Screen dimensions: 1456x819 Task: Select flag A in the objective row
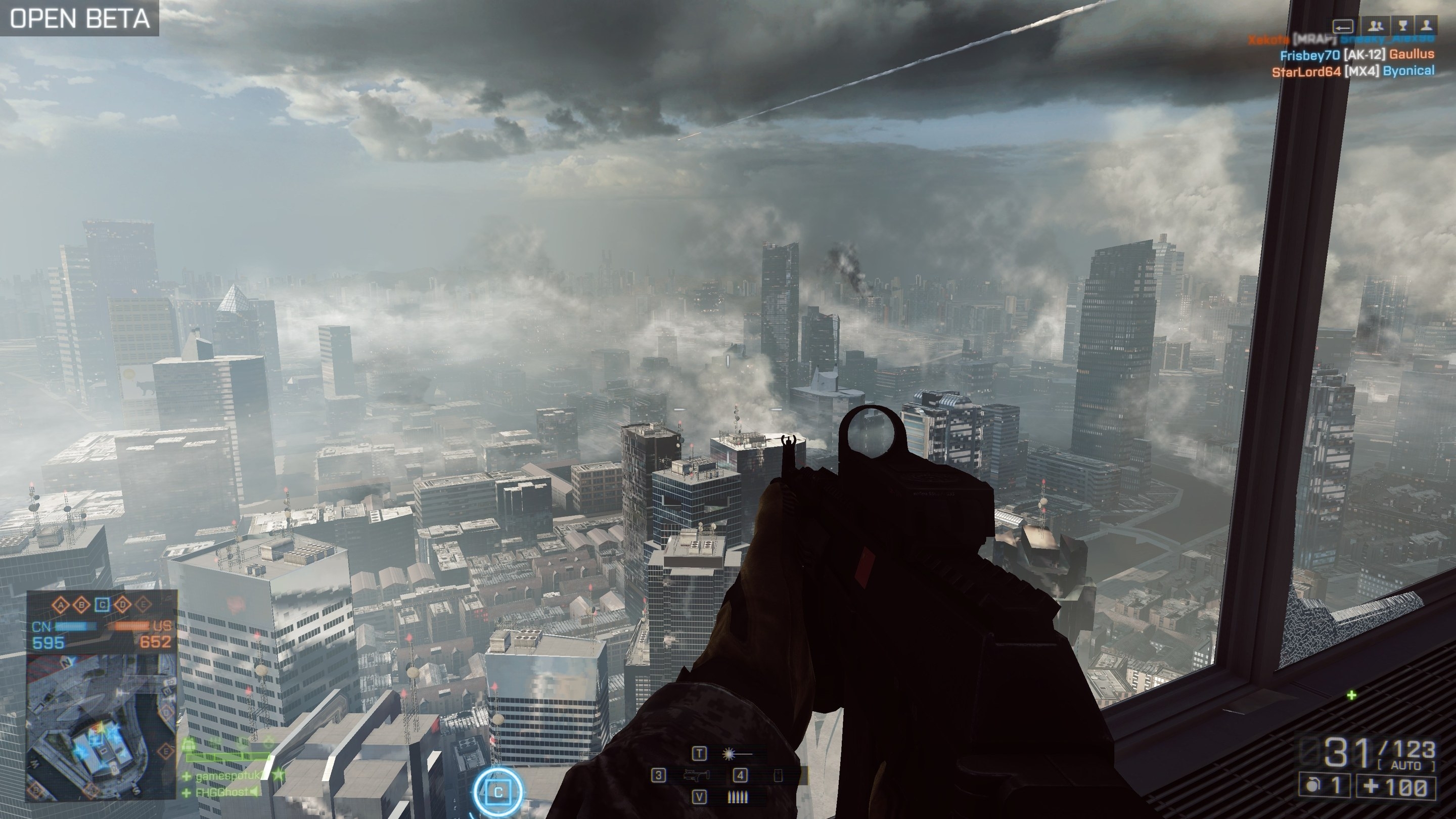(x=61, y=605)
